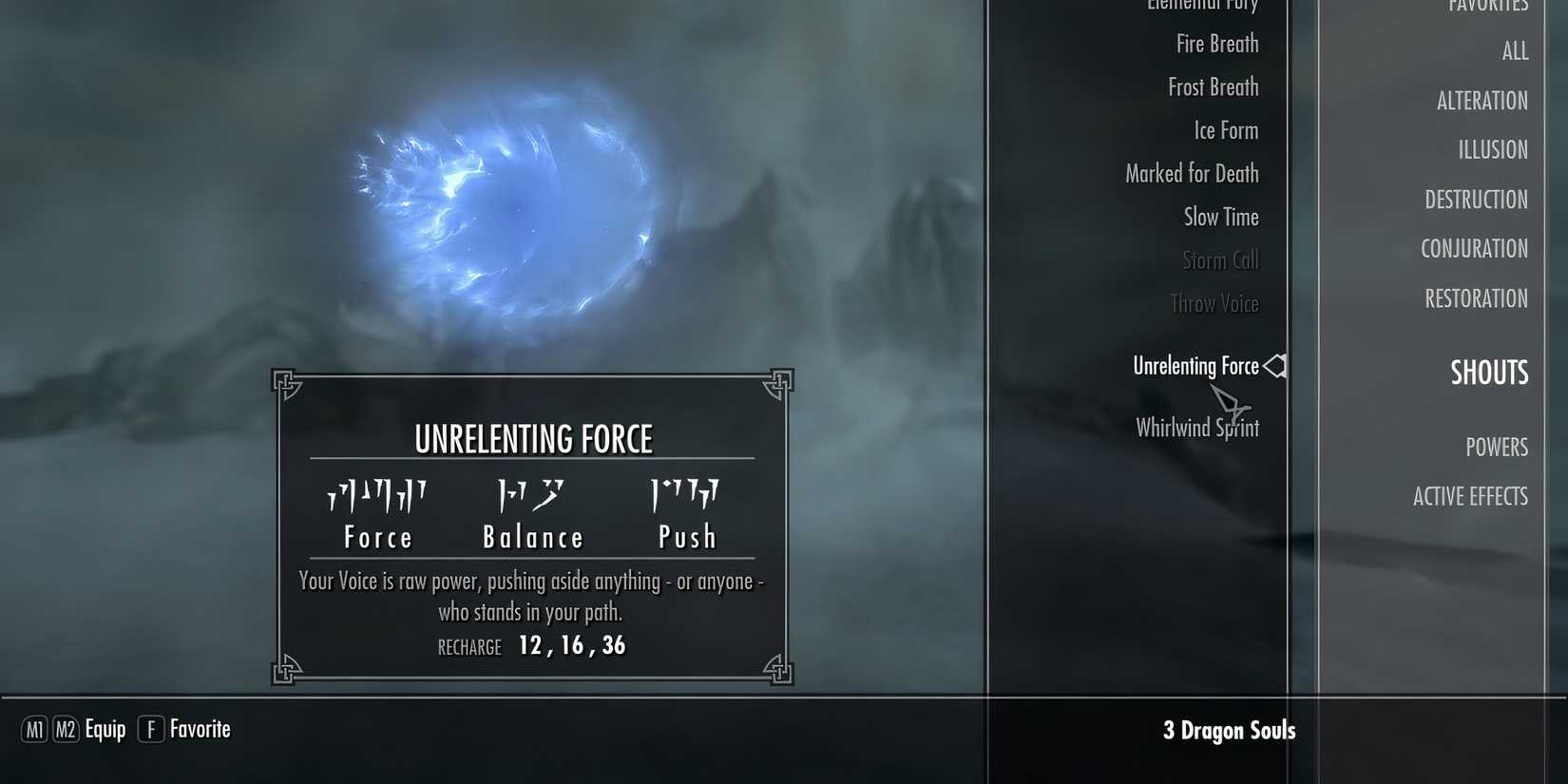Click the M1 mouse button icon
The width and height of the screenshot is (1568, 784).
click(35, 730)
